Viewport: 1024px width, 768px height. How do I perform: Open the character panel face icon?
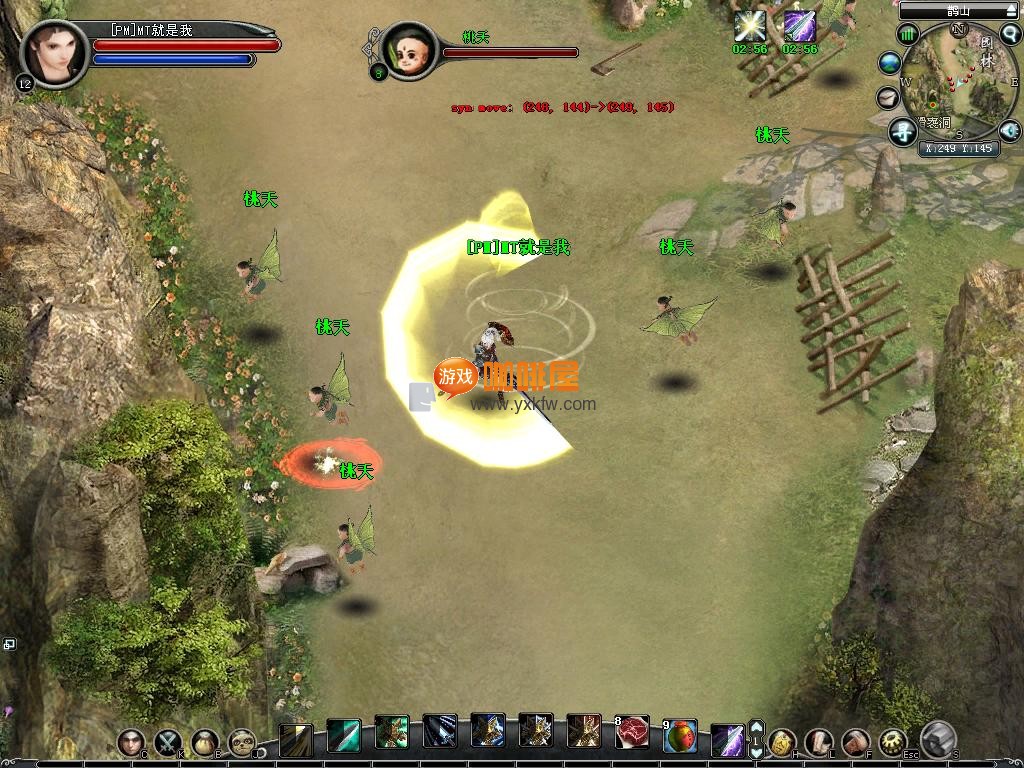point(131,742)
